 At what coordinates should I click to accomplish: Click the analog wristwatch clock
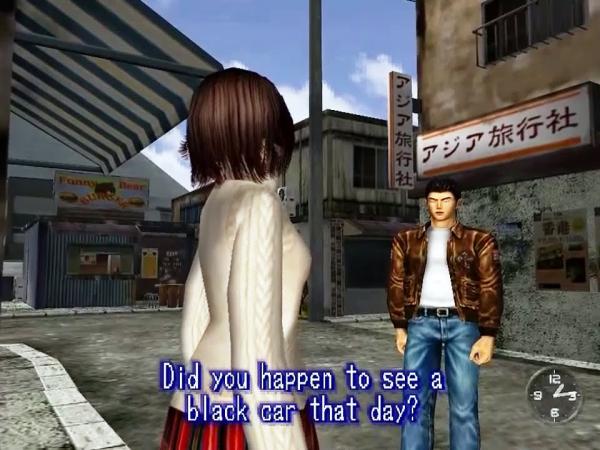pyautogui.click(x=553, y=395)
